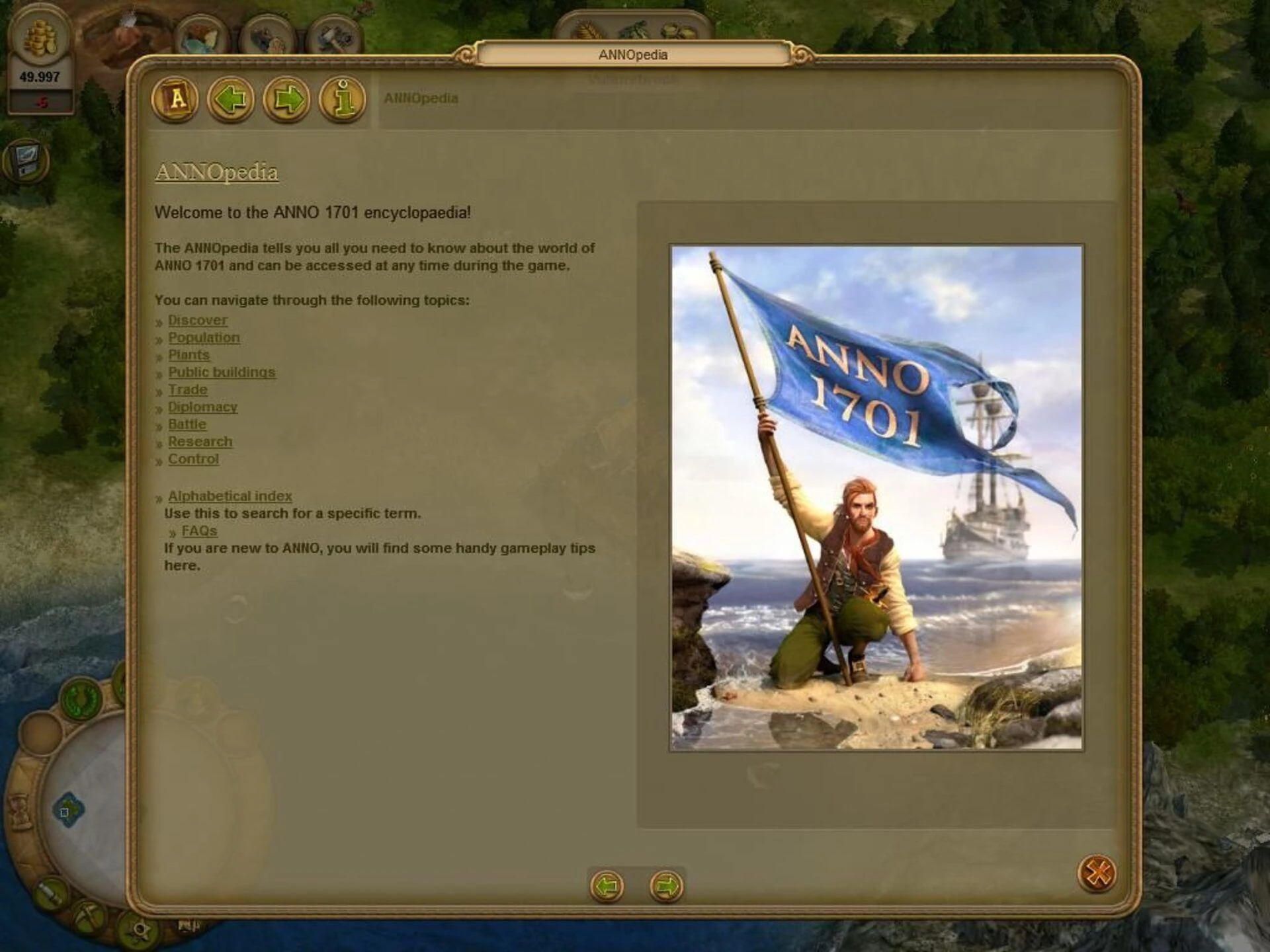Go to the Plants topic
1270x952 pixels.
point(189,355)
